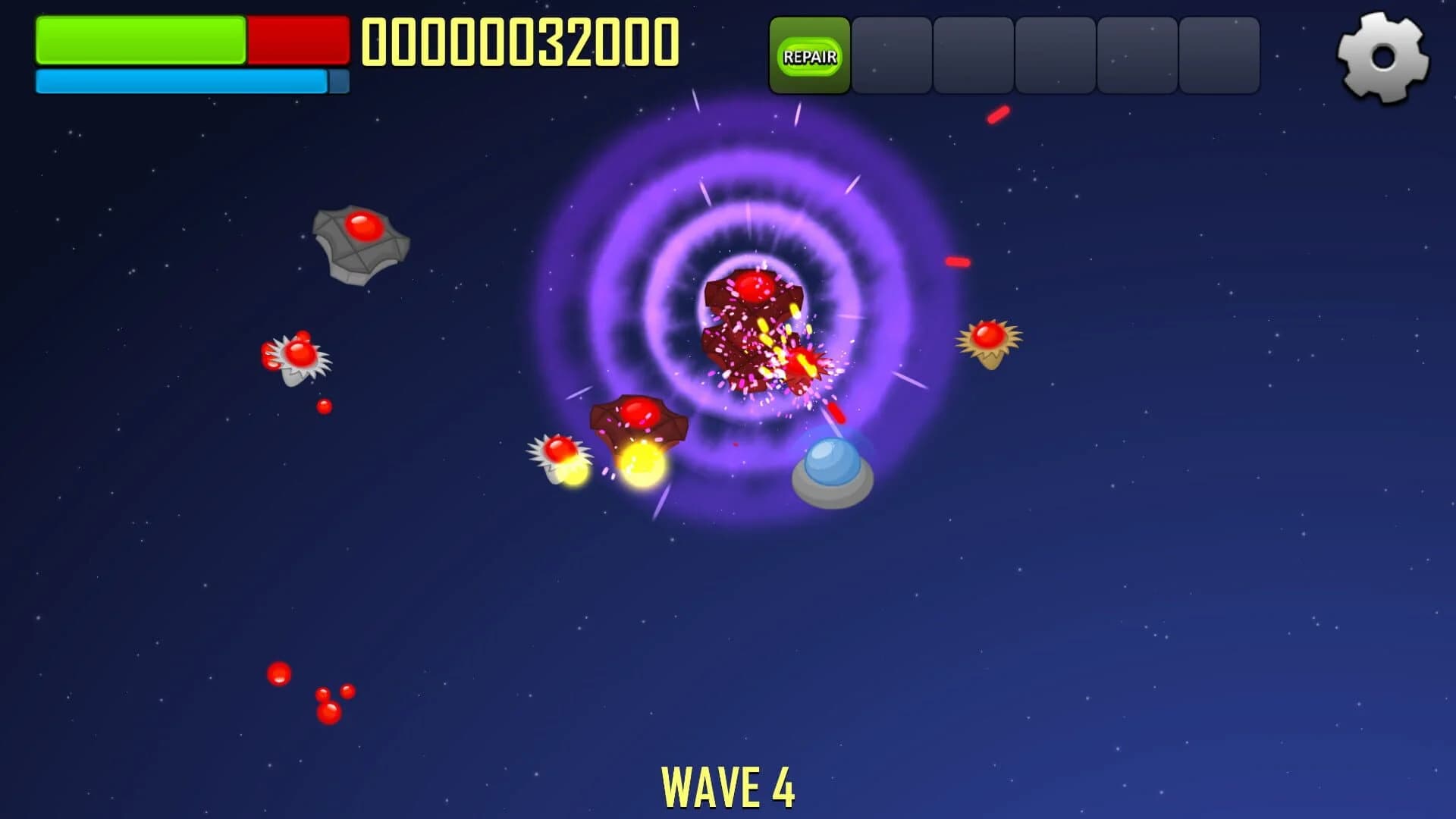Click the red projectile in the top right
The image size is (1456, 819).
pos(997,114)
